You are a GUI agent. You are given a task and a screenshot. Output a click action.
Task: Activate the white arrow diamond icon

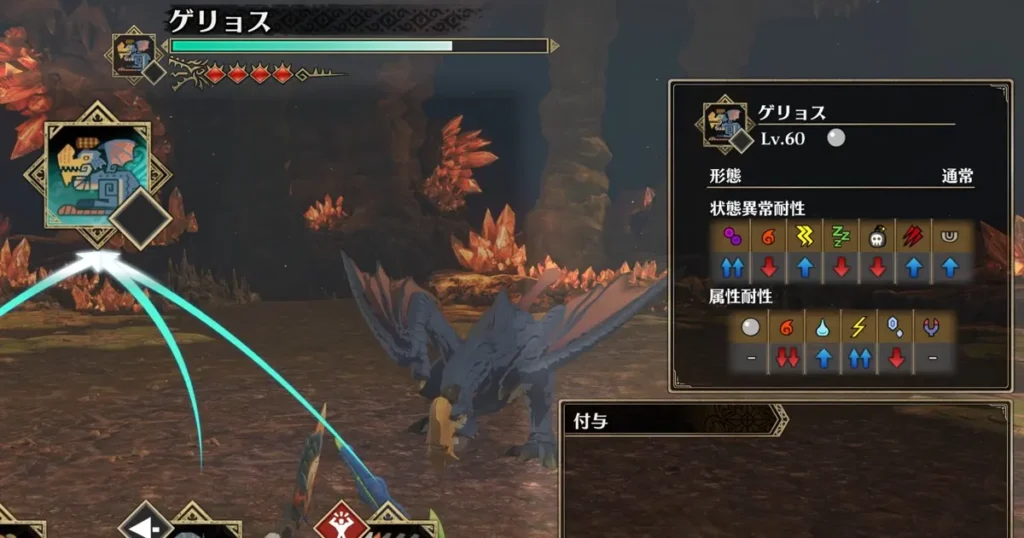coord(144,523)
